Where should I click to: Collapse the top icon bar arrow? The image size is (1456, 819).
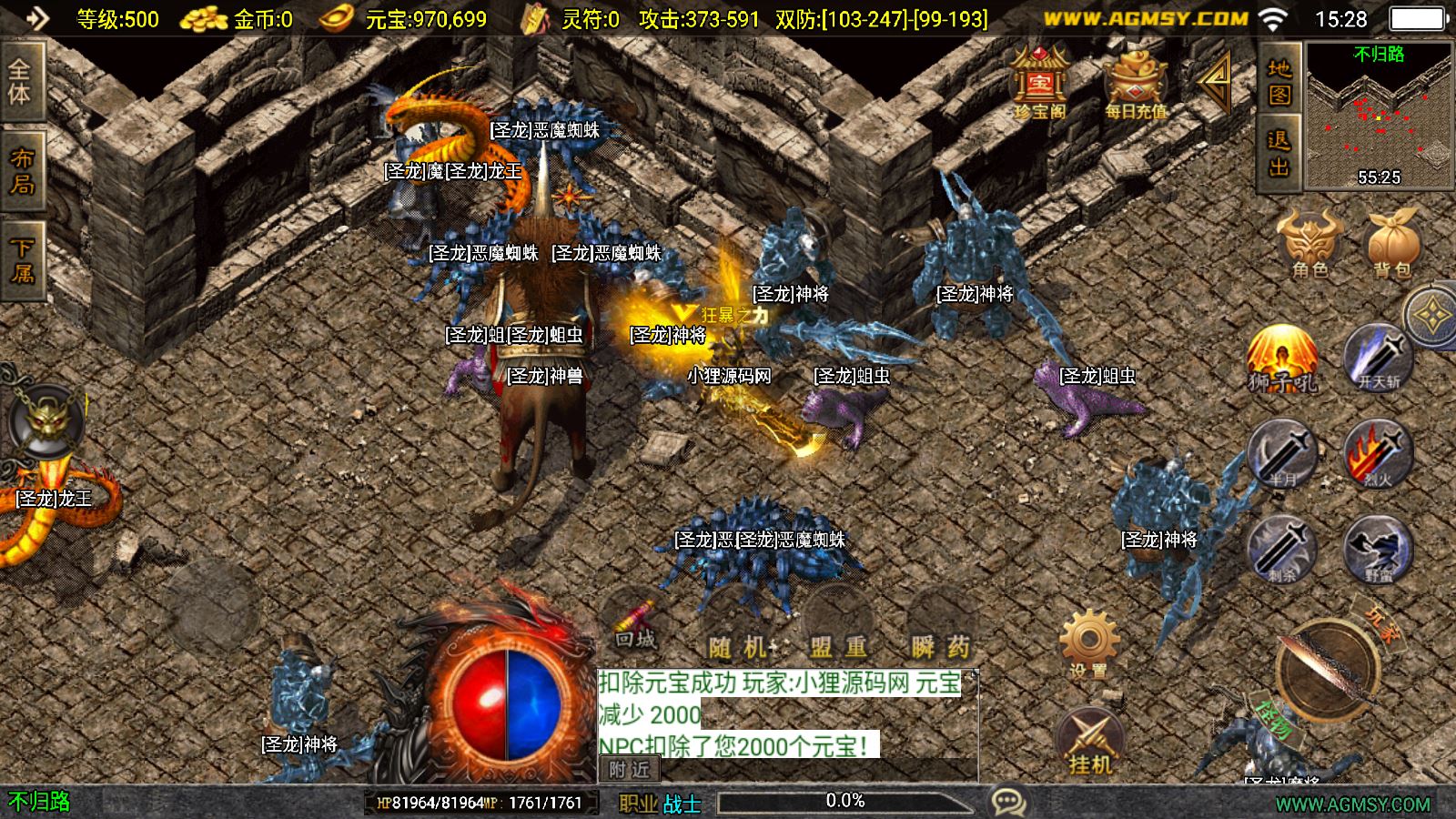point(1215,80)
